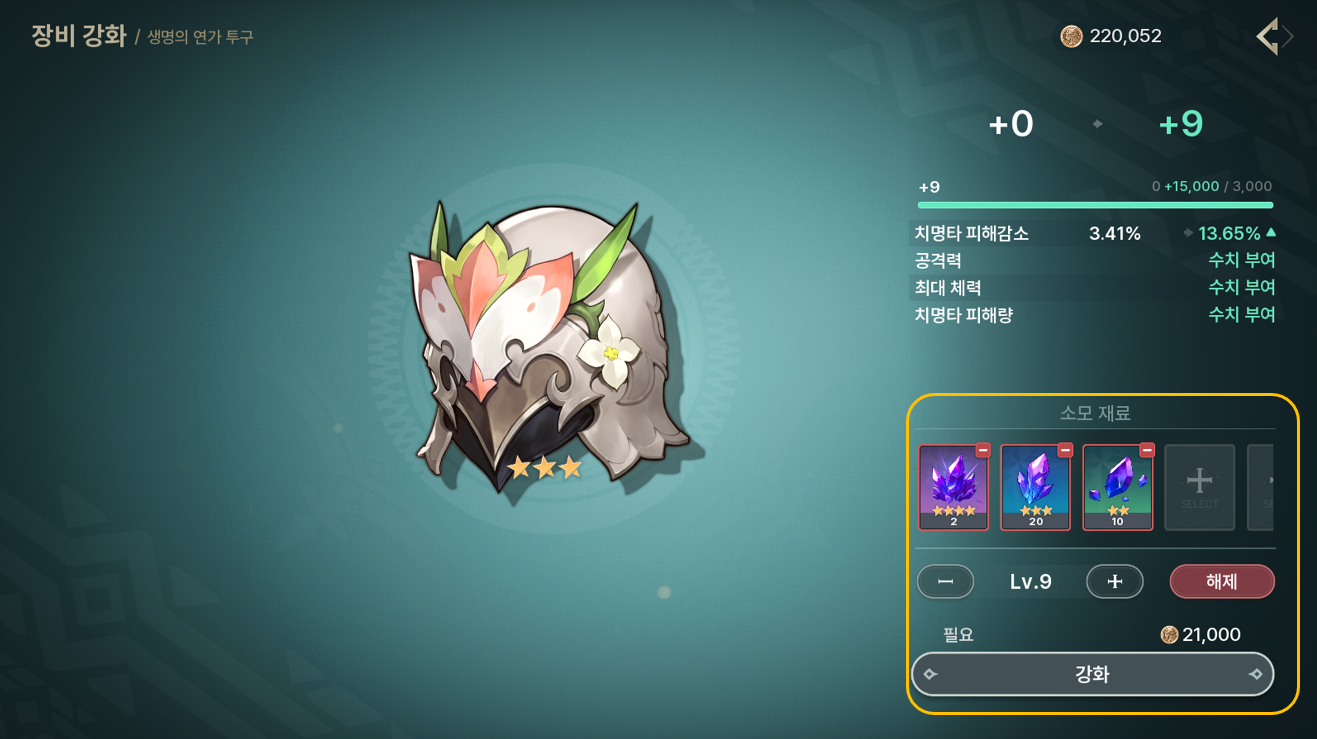1317x739 pixels.
Task: Select the two-star green crystal material
Action: [1117, 487]
